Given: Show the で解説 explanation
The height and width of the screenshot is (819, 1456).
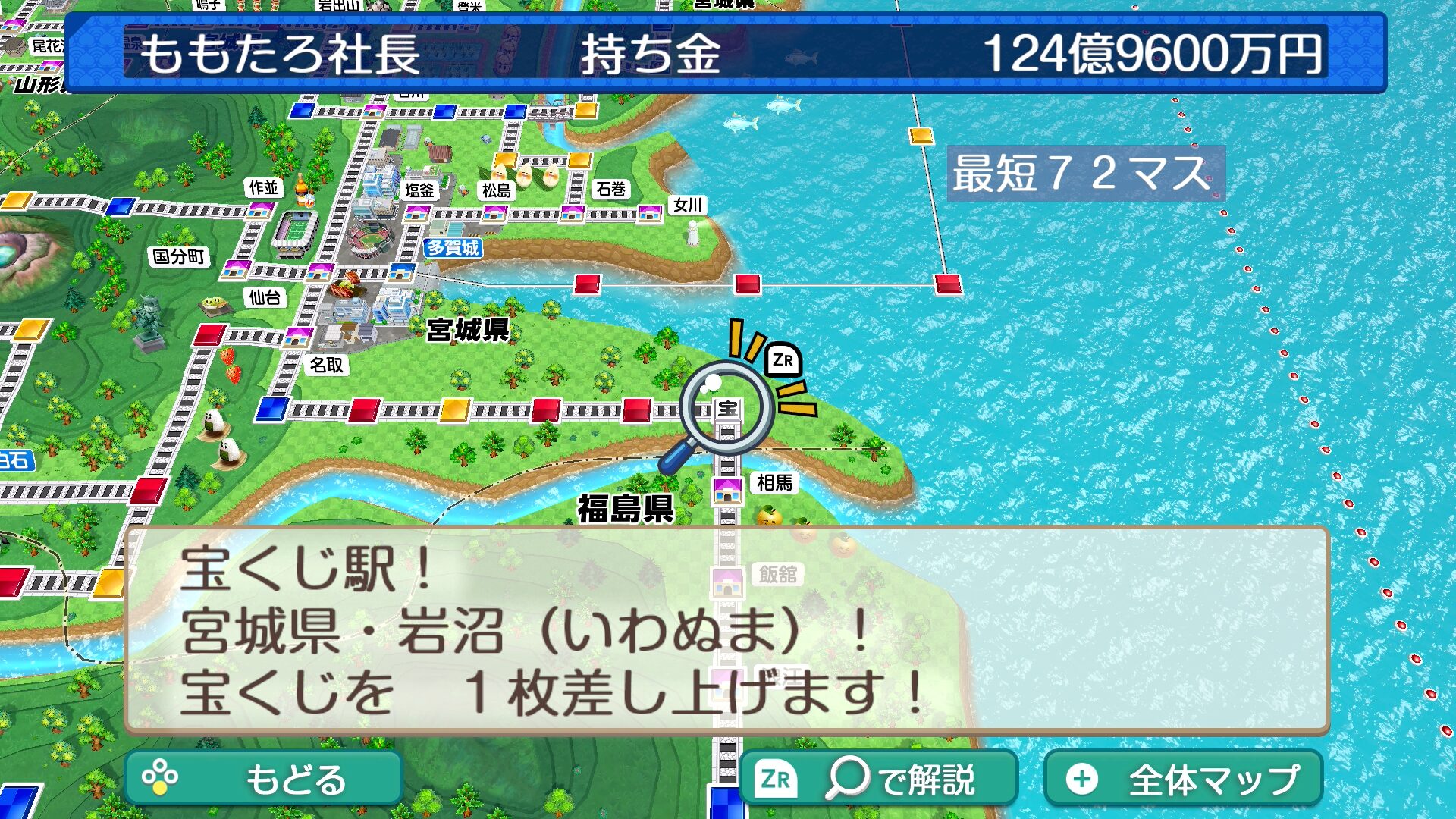Looking at the screenshot, I should 878,779.
